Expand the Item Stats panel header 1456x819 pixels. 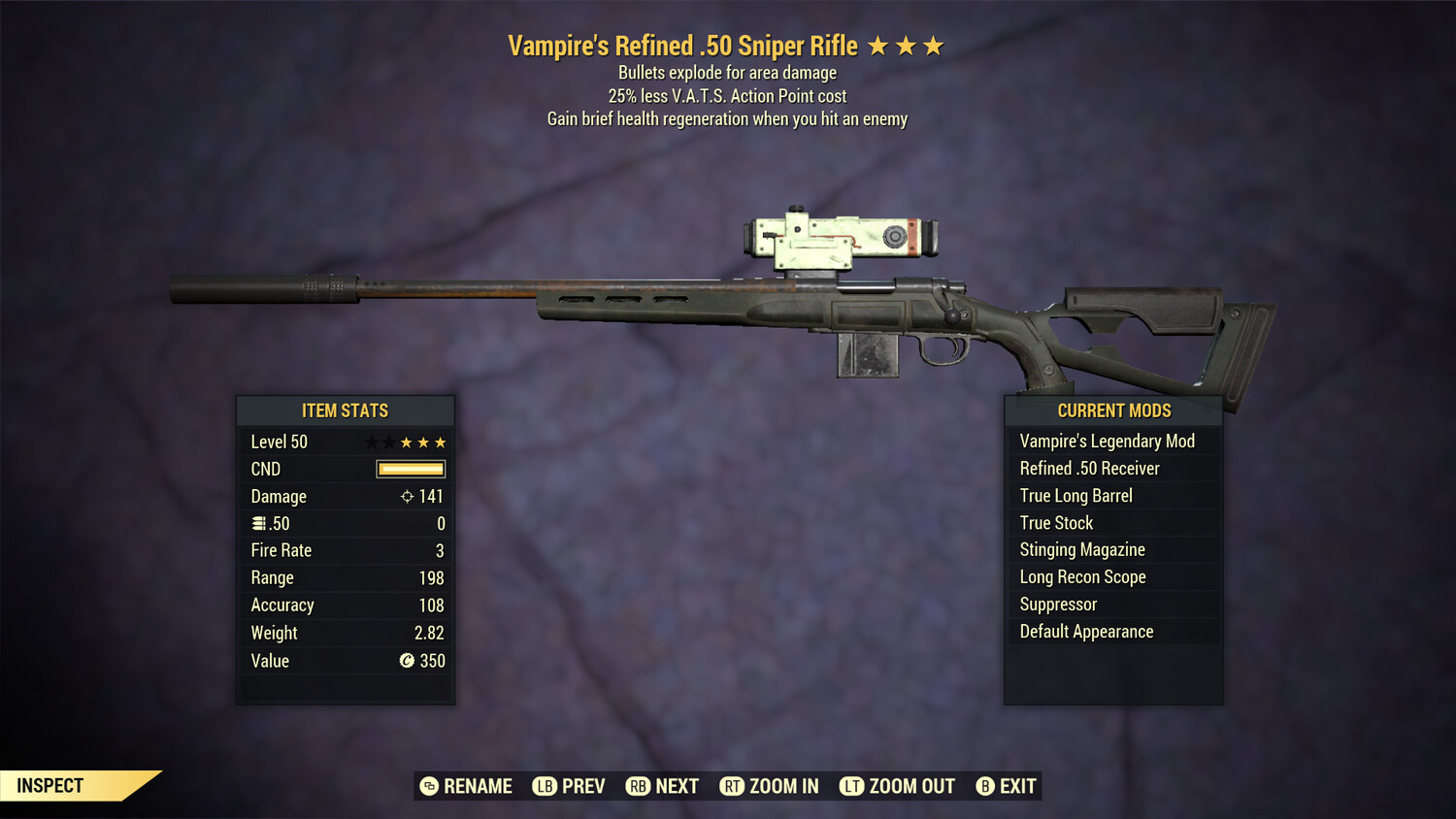(x=346, y=410)
